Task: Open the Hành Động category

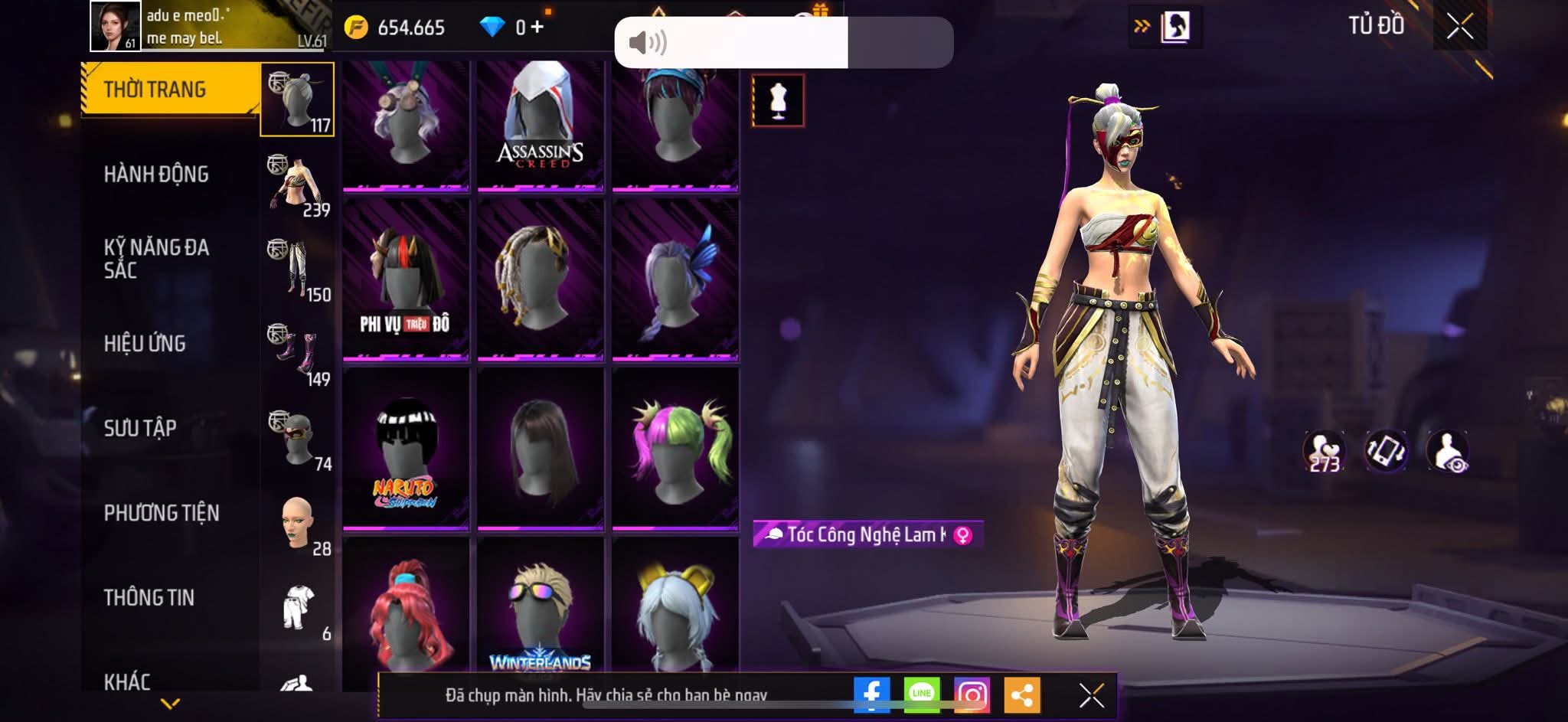Action: point(157,175)
